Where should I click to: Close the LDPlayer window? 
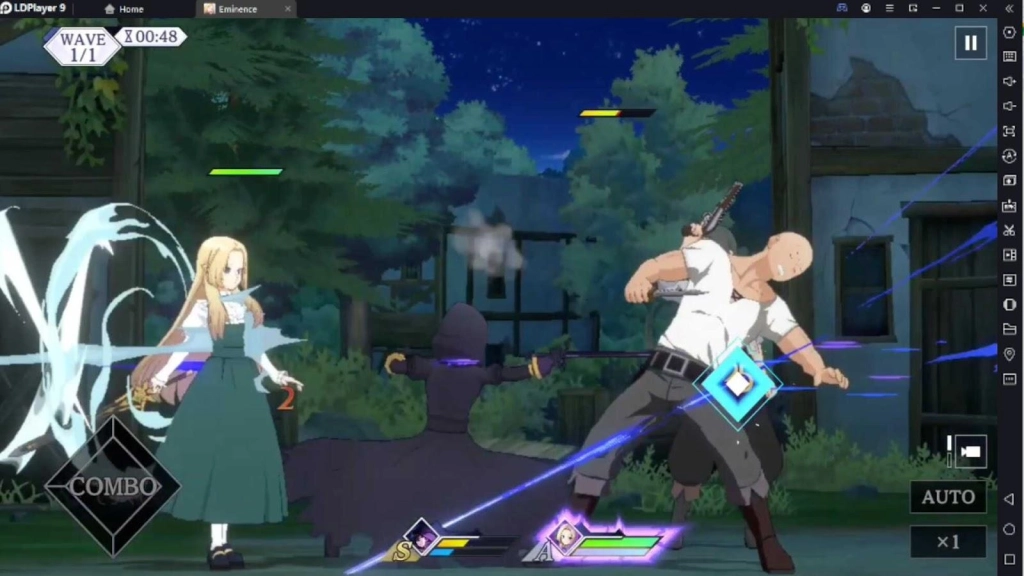[x=983, y=8]
